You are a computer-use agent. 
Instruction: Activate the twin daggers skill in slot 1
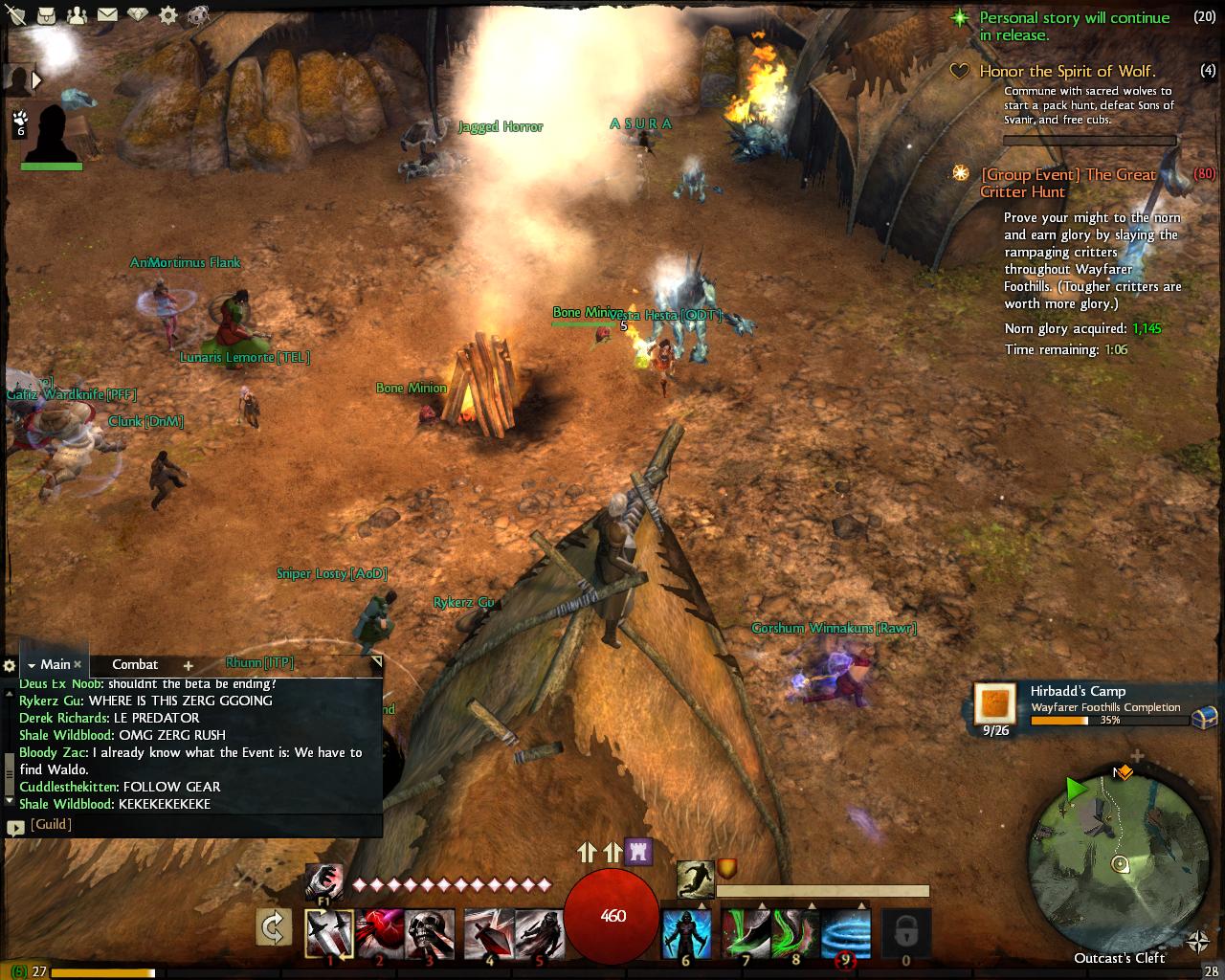coord(328,932)
